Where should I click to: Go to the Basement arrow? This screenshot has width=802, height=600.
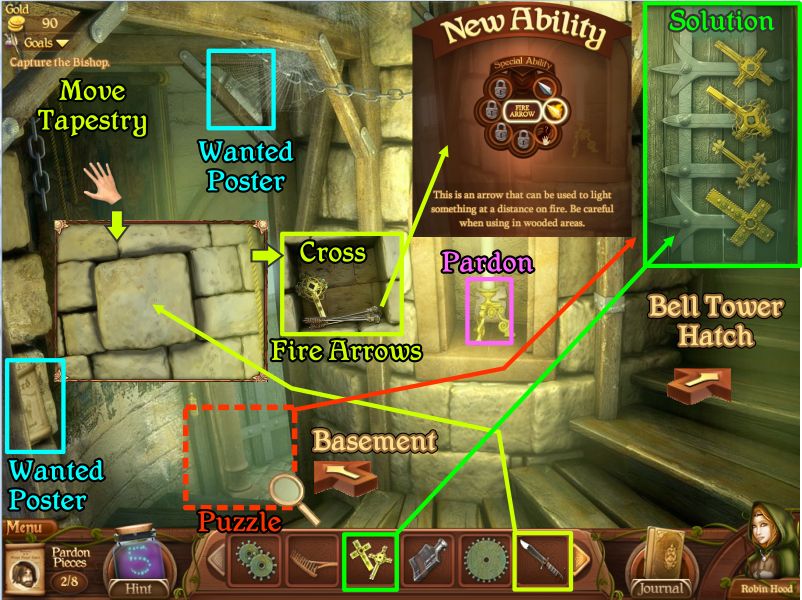(x=338, y=475)
